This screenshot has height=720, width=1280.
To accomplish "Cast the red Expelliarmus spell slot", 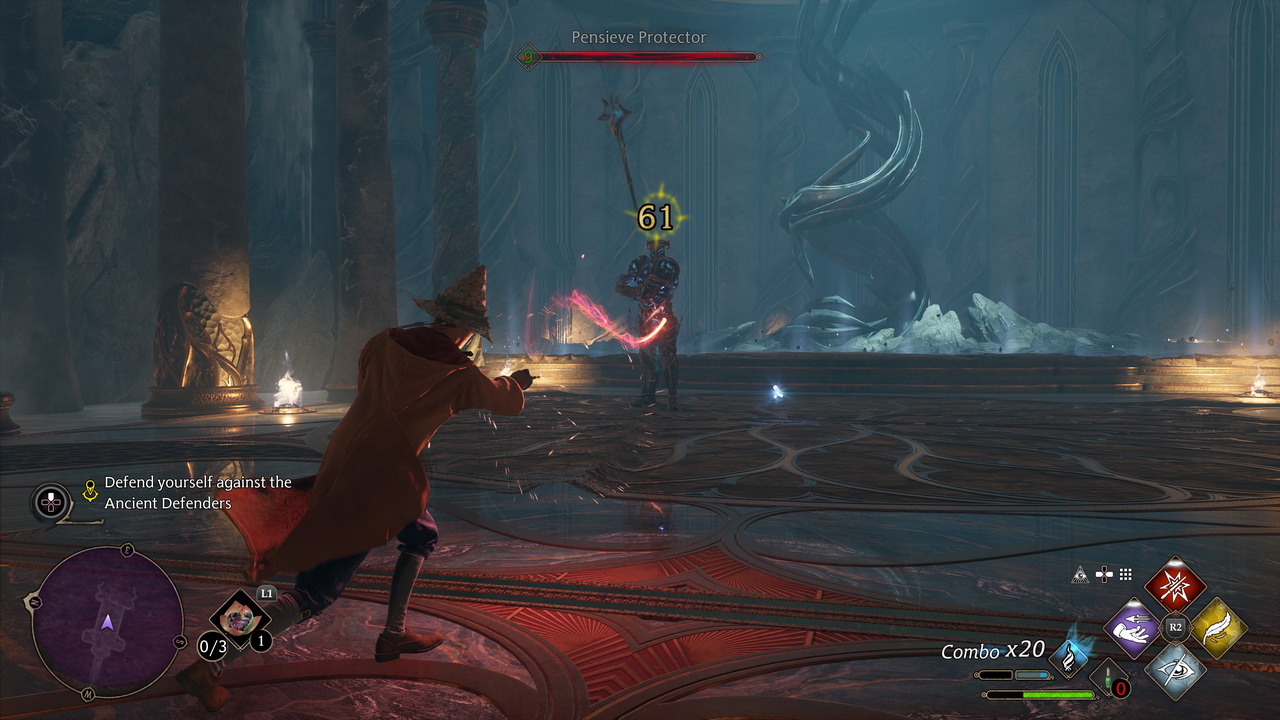I will coord(1175,585).
